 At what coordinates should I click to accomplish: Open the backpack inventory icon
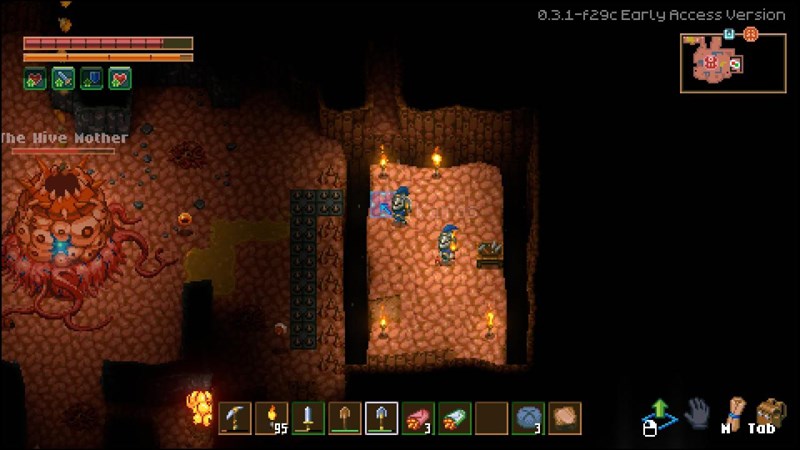pos(769,410)
